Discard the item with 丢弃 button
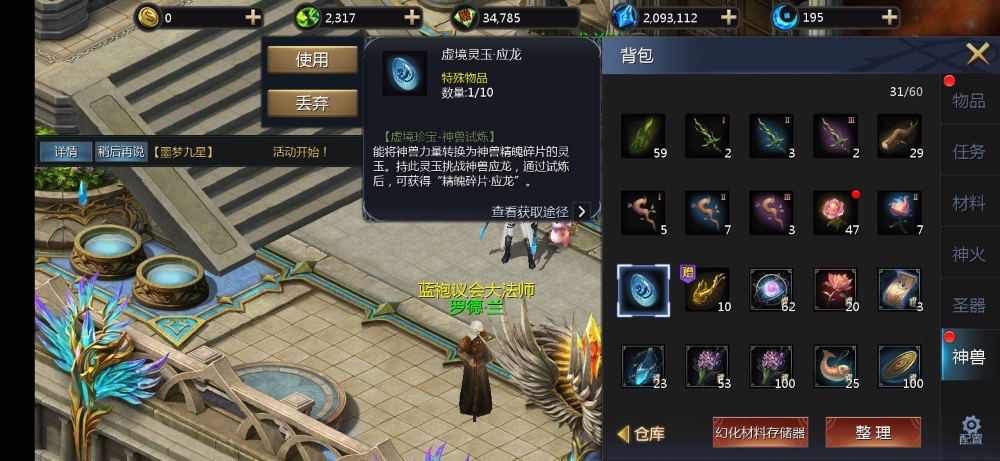Screen dimensions: 1000x461 click(312, 103)
